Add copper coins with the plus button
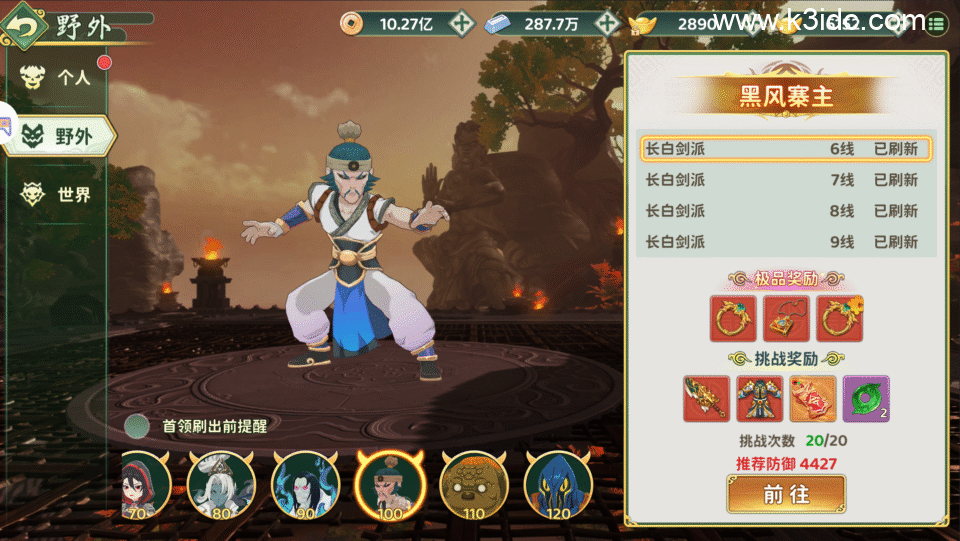Image resolution: width=960 pixels, height=541 pixels. (460, 23)
